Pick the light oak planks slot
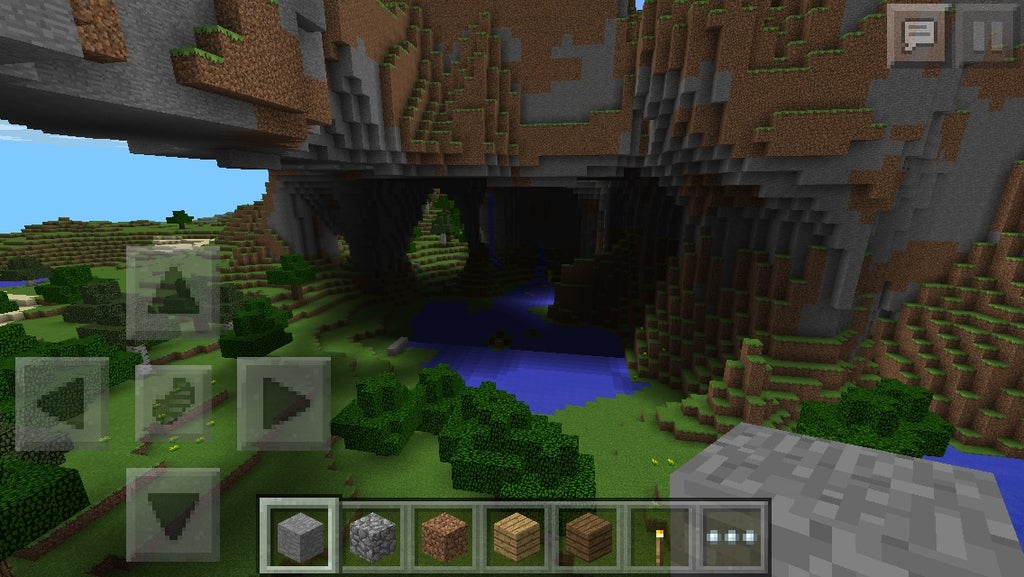1024x577 pixels. click(516, 537)
